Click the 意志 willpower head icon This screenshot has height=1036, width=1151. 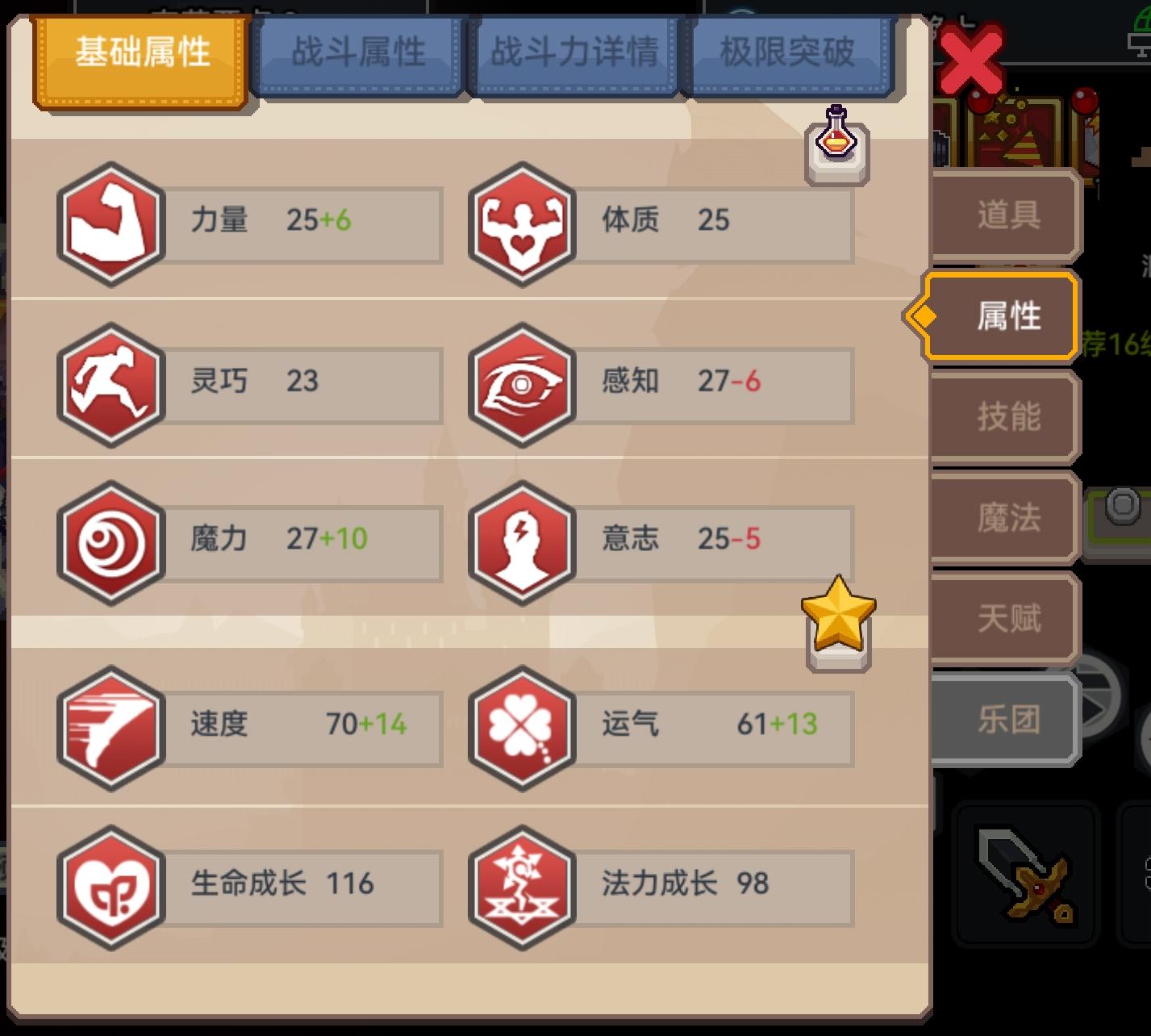(x=523, y=543)
